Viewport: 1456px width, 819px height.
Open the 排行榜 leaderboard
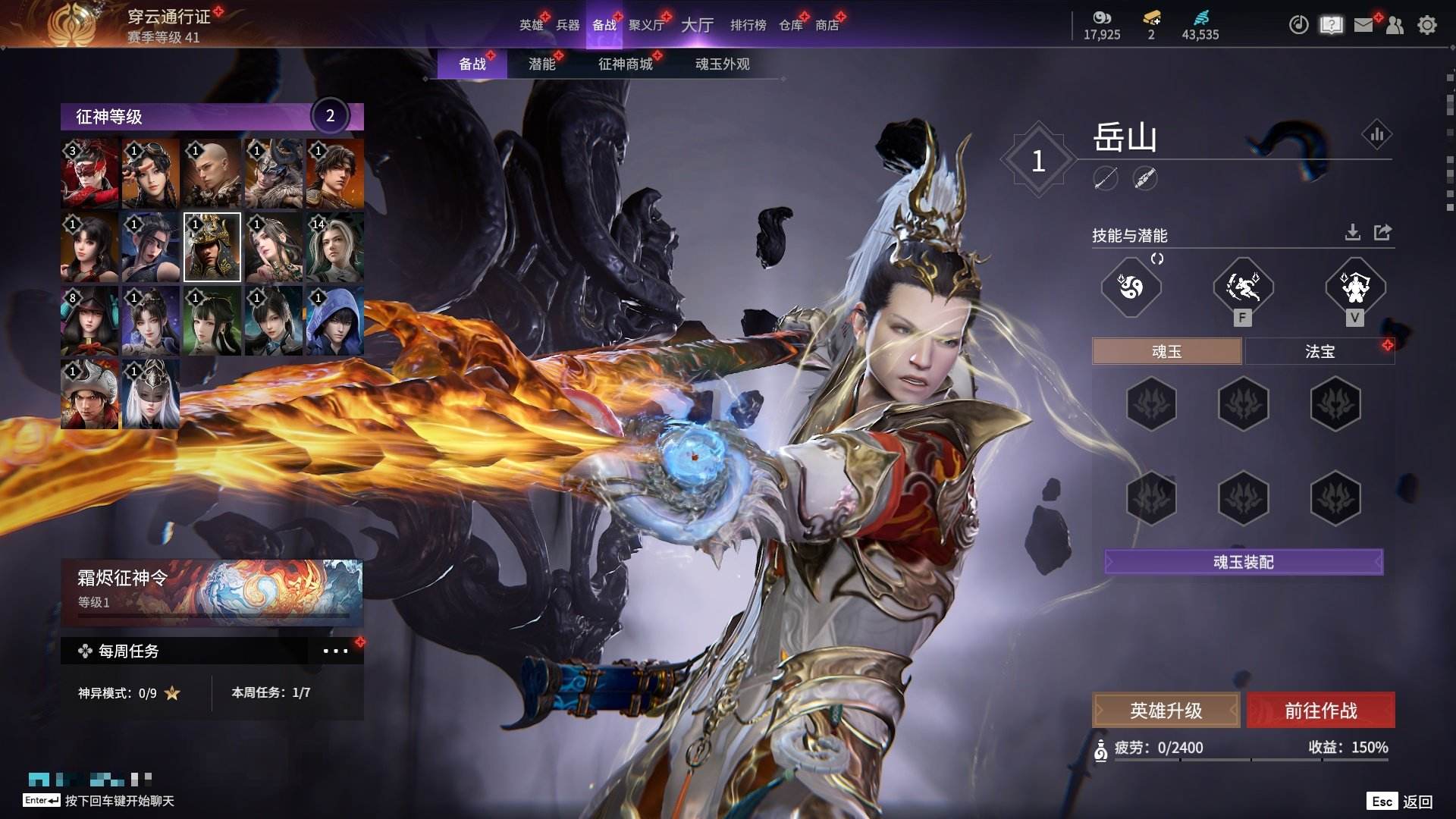point(748,25)
